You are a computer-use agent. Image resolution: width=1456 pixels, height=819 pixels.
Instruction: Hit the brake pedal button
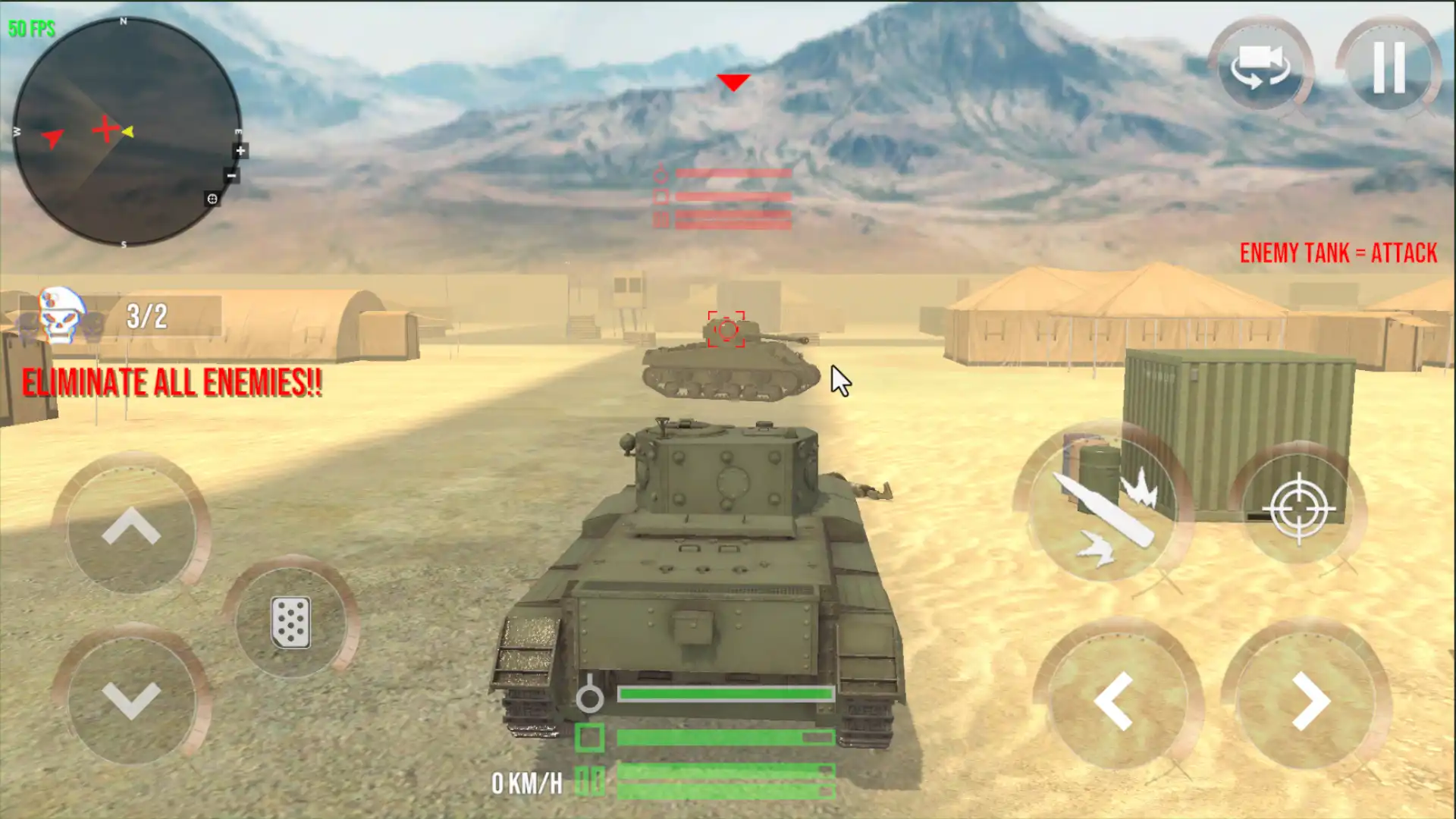click(290, 623)
